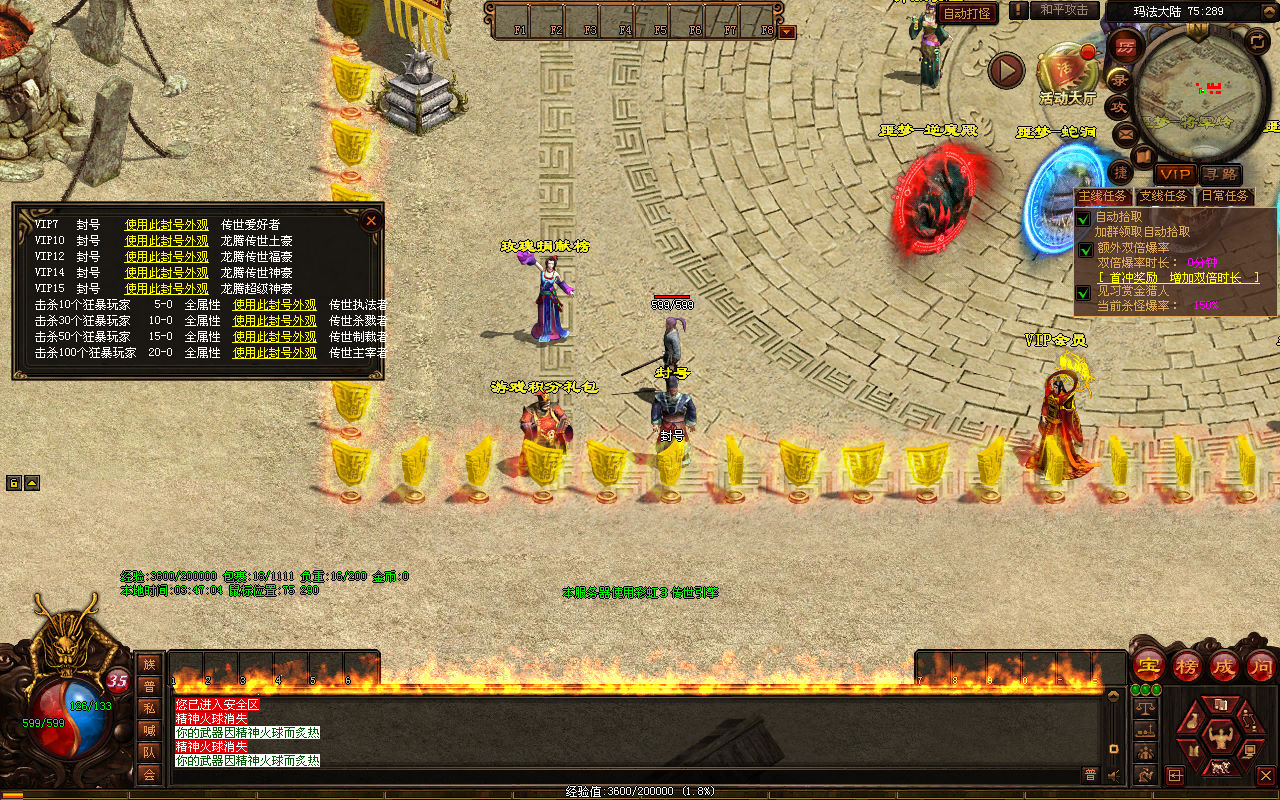Open the 活动大厅 activity hall icon

(x=1067, y=70)
